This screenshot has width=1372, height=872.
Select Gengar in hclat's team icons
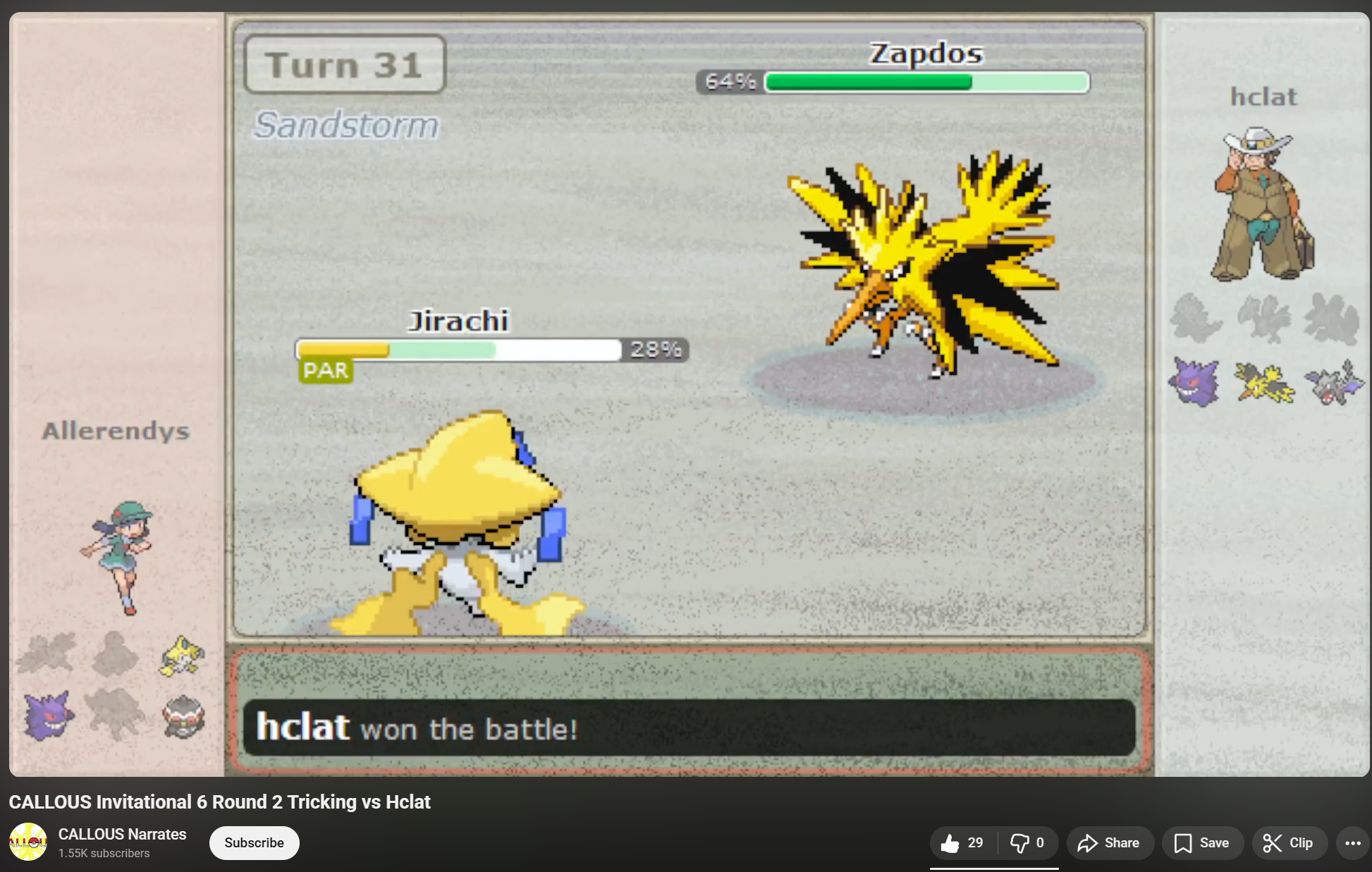pyautogui.click(x=1194, y=382)
